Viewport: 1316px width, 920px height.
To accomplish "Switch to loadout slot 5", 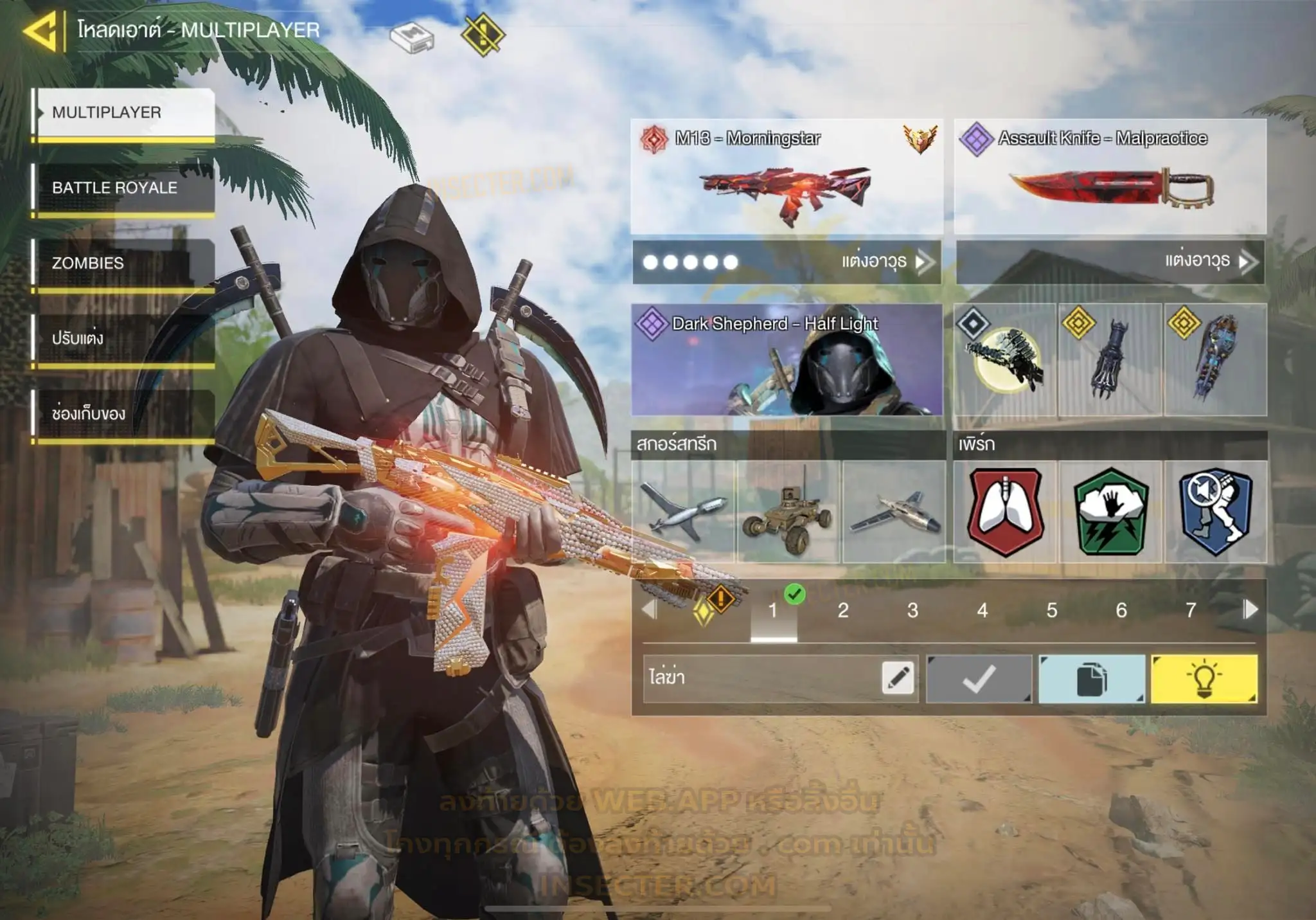I will point(1052,610).
